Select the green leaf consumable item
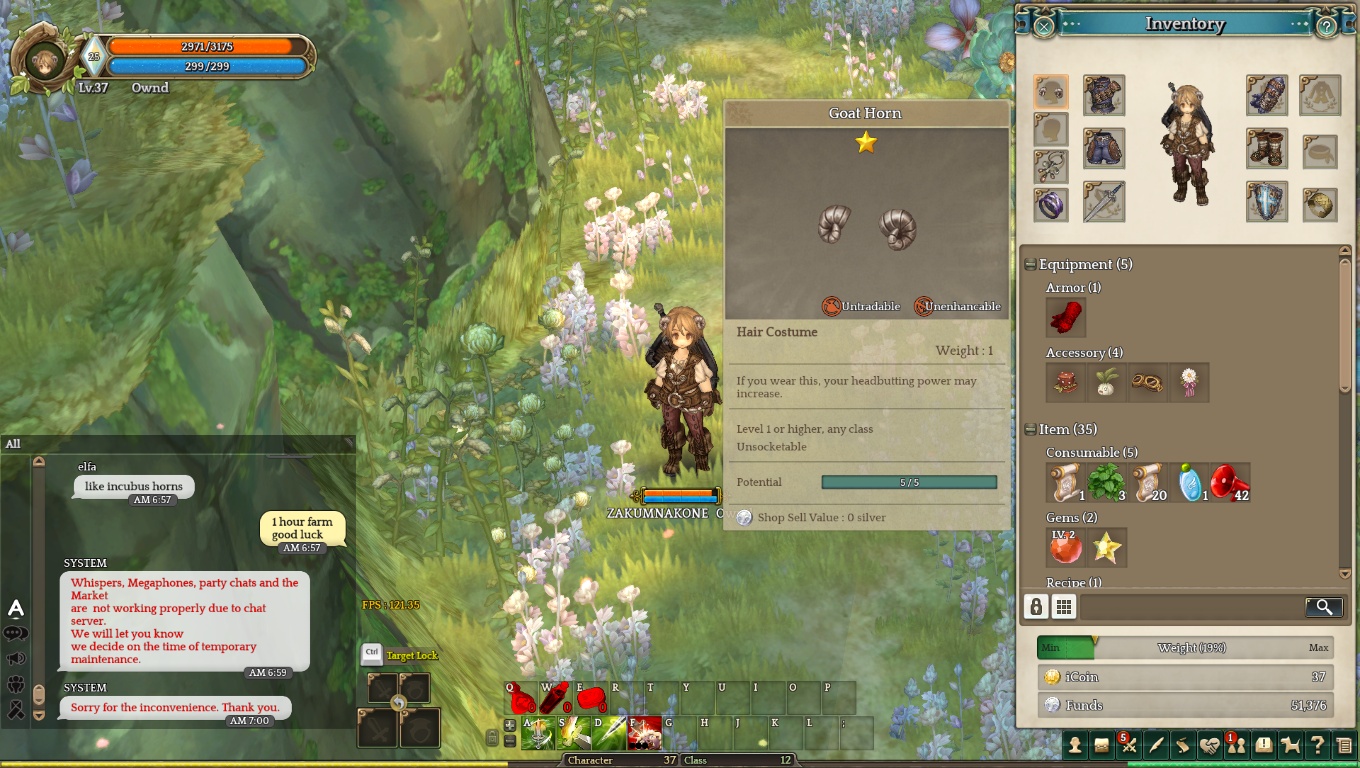The height and width of the screenshot is (768, 1360). [1106, 482]
